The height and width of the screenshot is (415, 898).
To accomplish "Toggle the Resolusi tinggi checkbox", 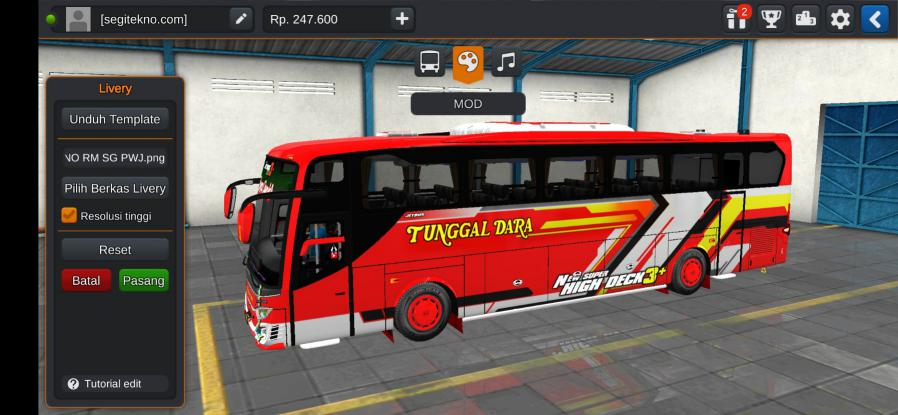I will 69,214.
